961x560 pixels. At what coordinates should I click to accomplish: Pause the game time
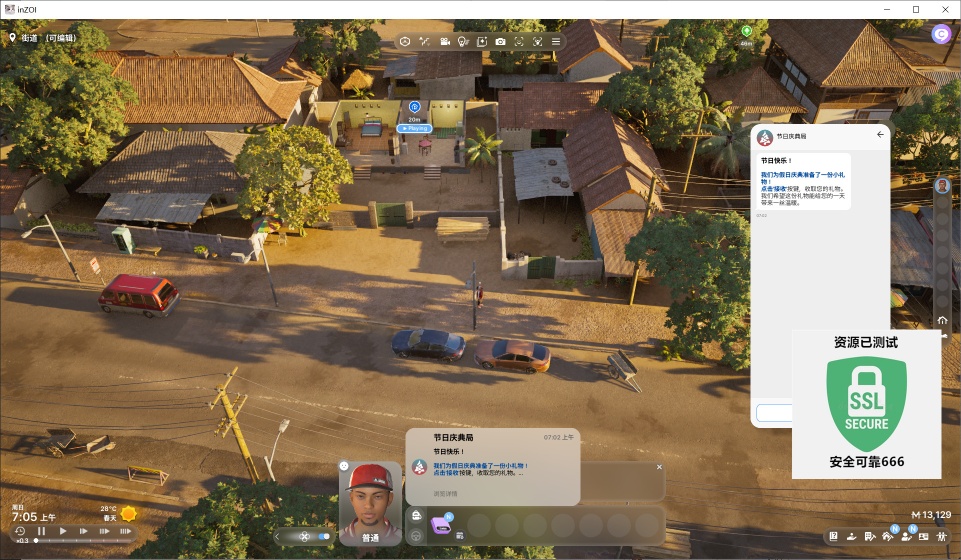[x=42, y=531]
